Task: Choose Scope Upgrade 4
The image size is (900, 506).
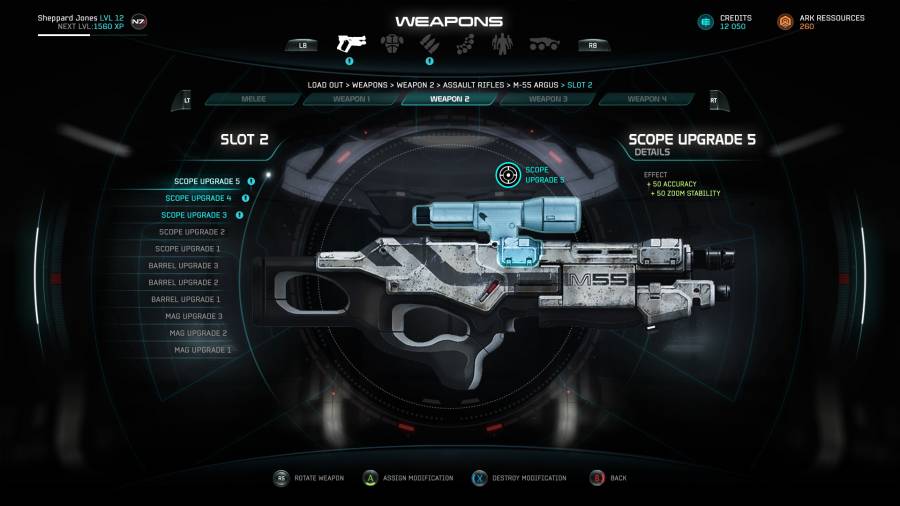Action: click(x=202, y=198)
